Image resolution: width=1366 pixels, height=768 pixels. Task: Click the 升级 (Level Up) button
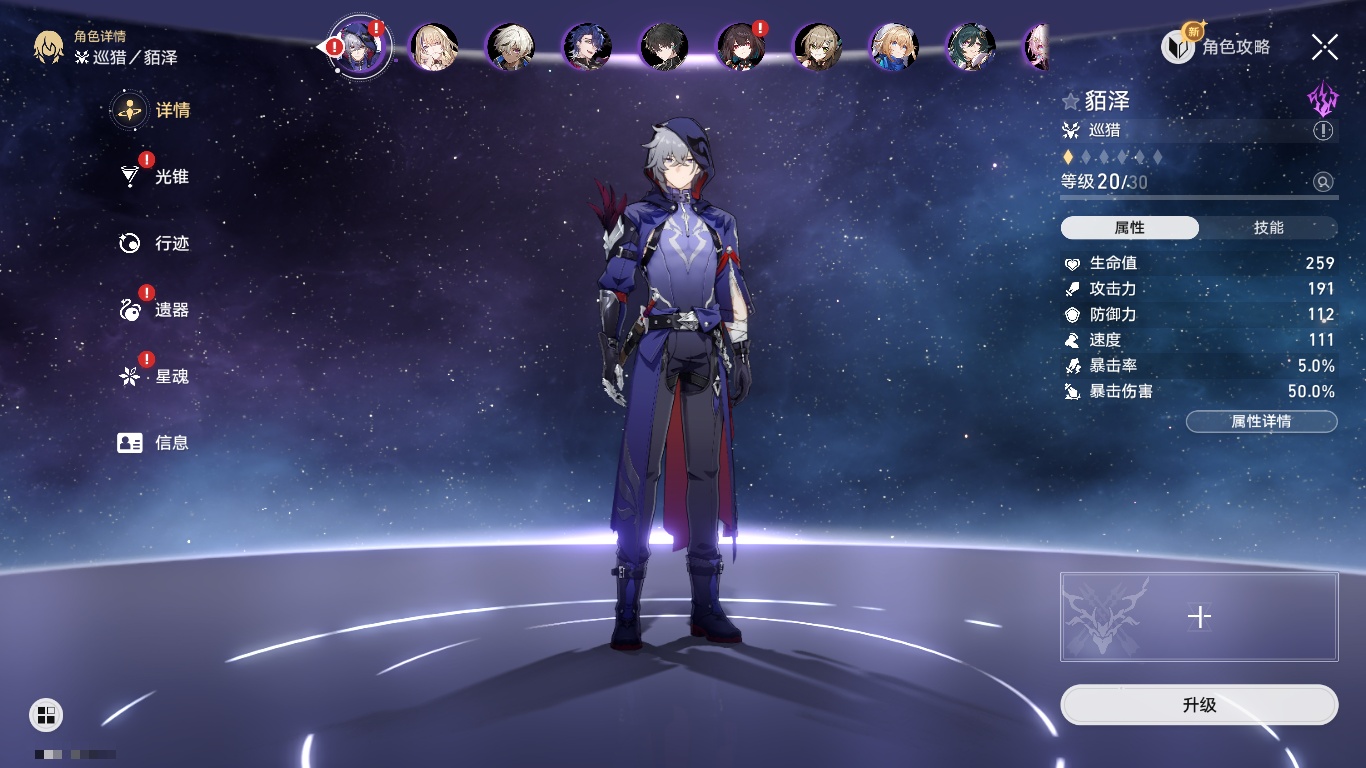pos(1199,705)
